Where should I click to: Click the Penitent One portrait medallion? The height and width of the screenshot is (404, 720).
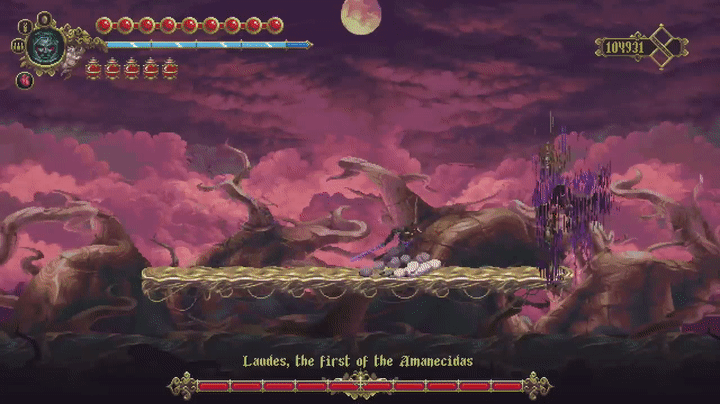click(x=45, y=45)
